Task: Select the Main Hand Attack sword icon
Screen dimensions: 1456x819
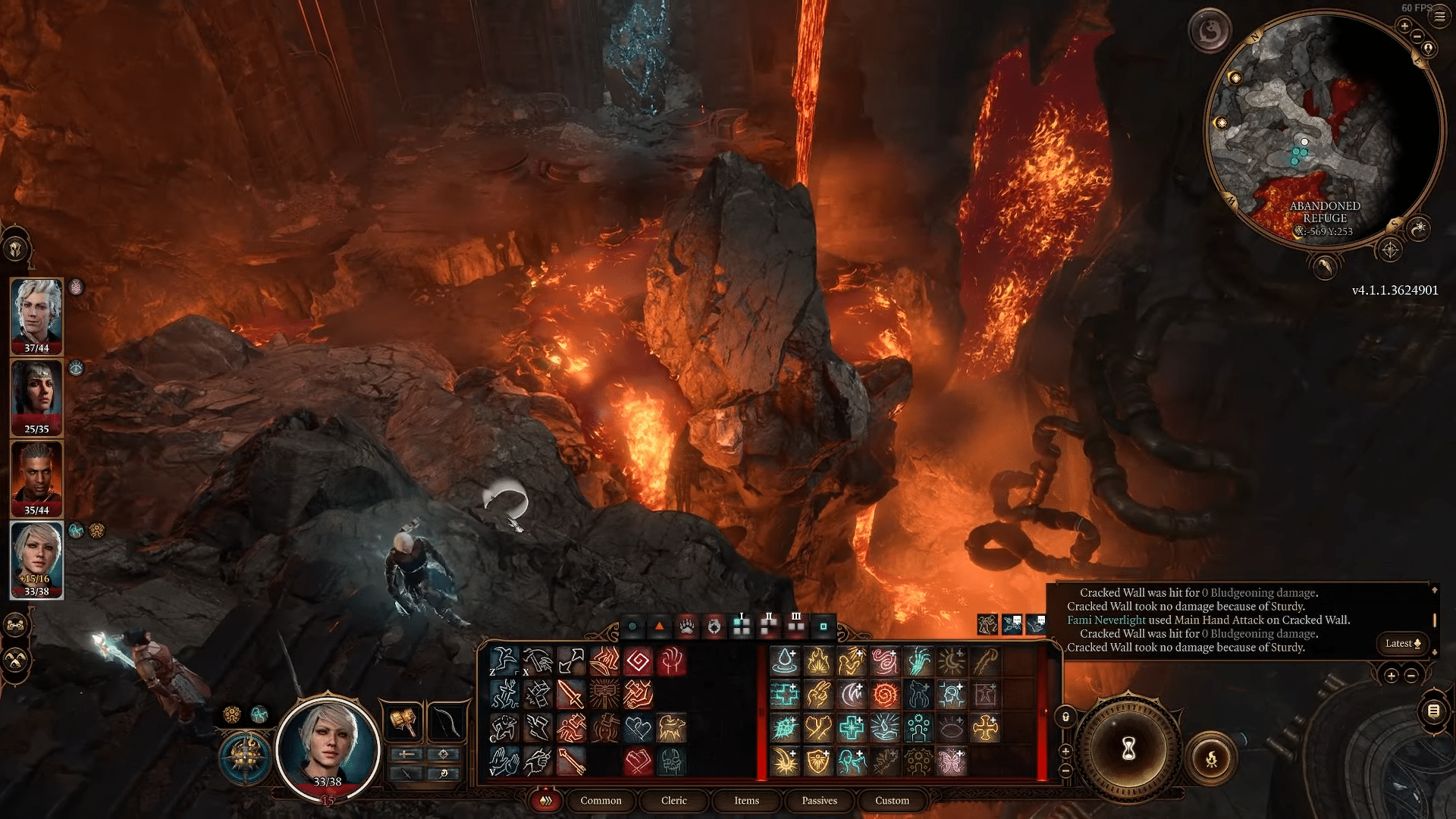Action: [x=571, y=695]
